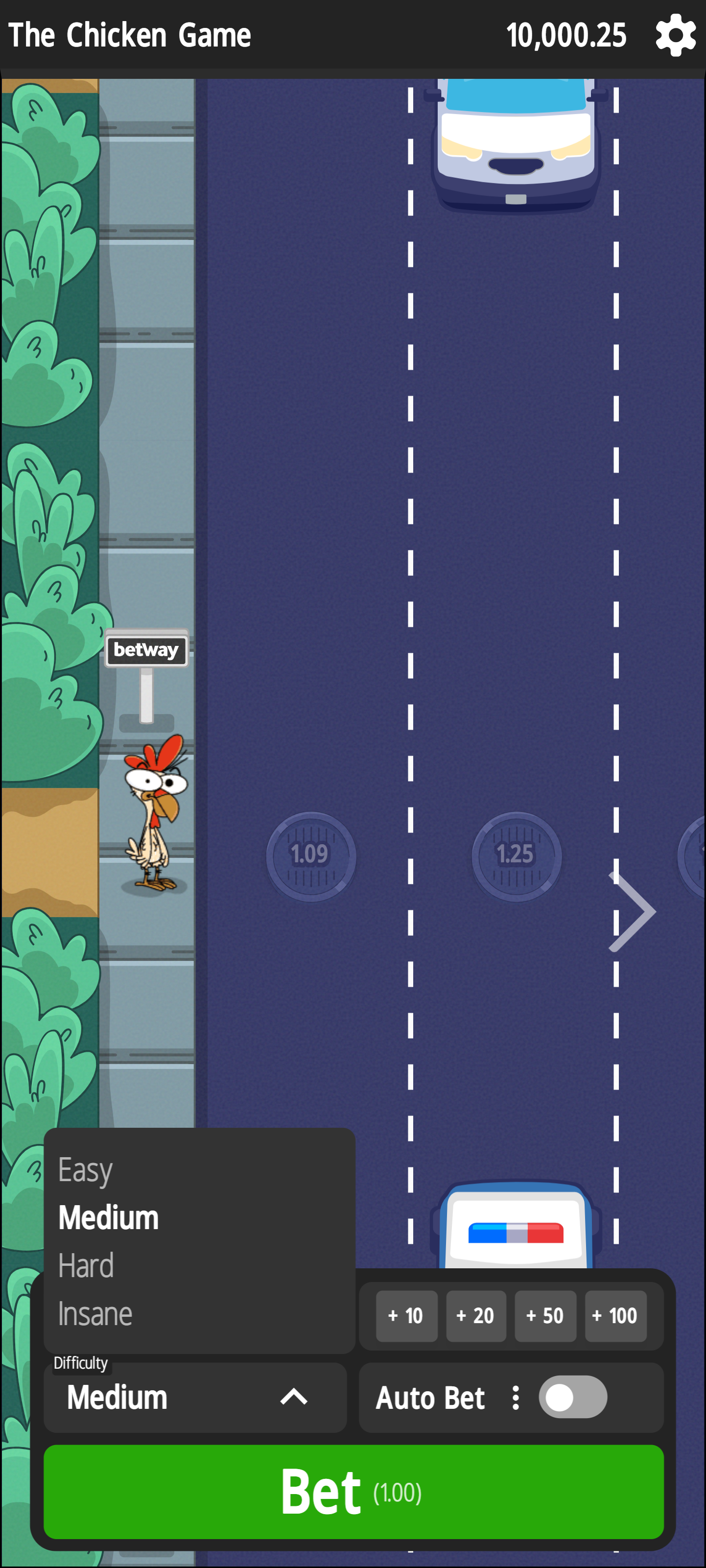Select Easy difficulty from the list

click(85, 1169)
